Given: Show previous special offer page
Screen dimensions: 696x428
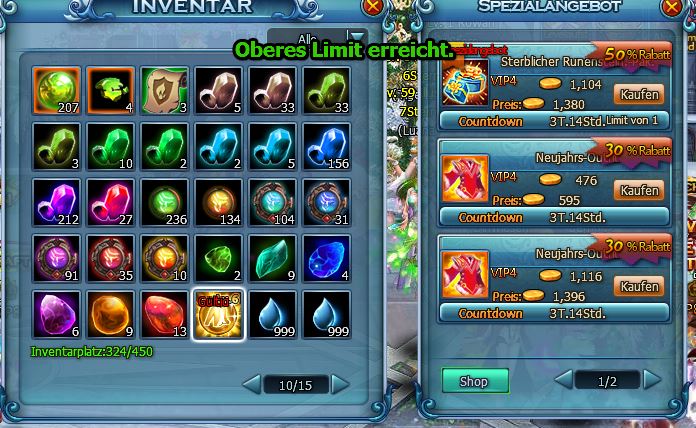Looking at the screenshot, I should coord(564,380).
